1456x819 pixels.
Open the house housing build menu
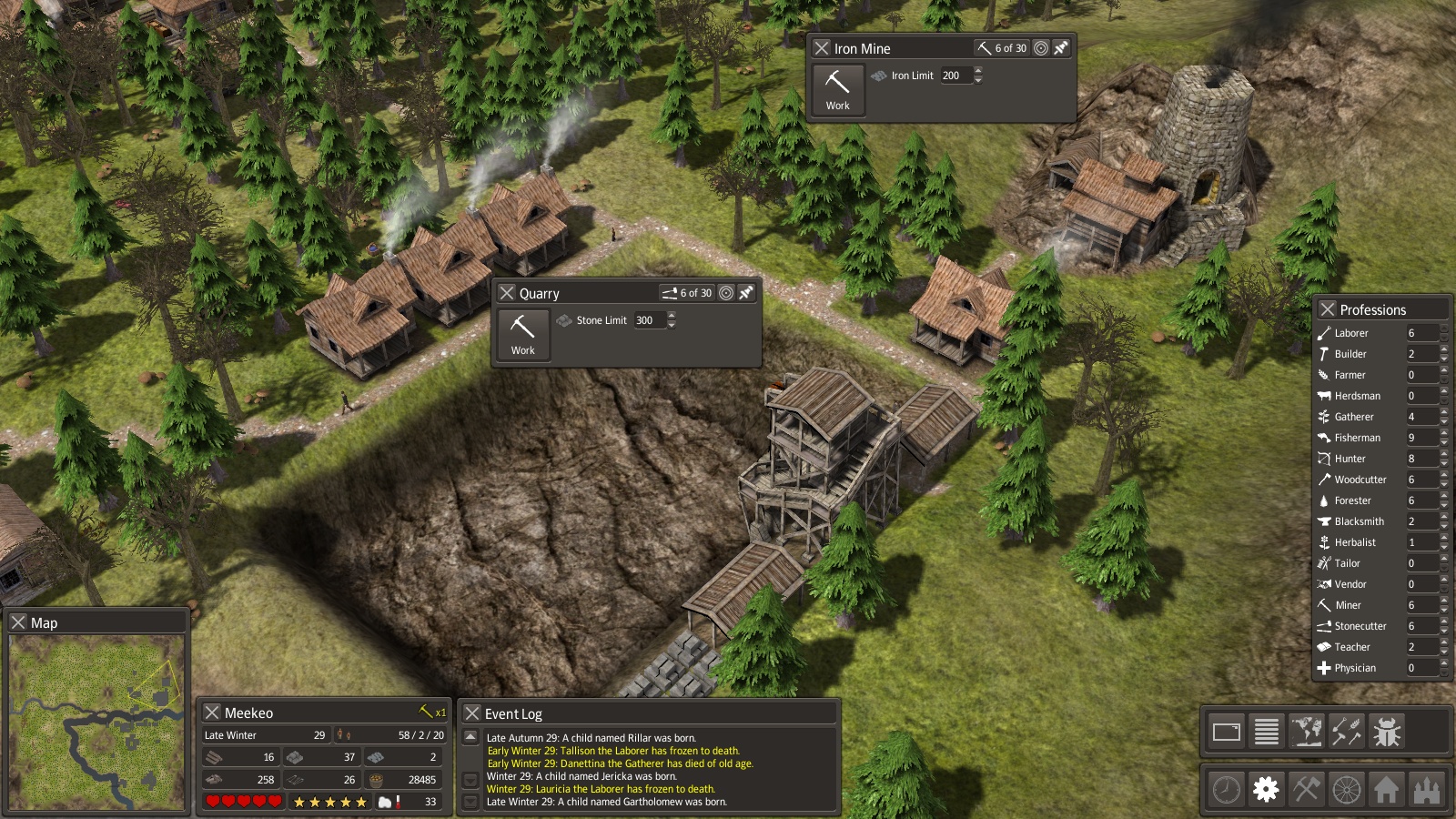point(1387,789)
